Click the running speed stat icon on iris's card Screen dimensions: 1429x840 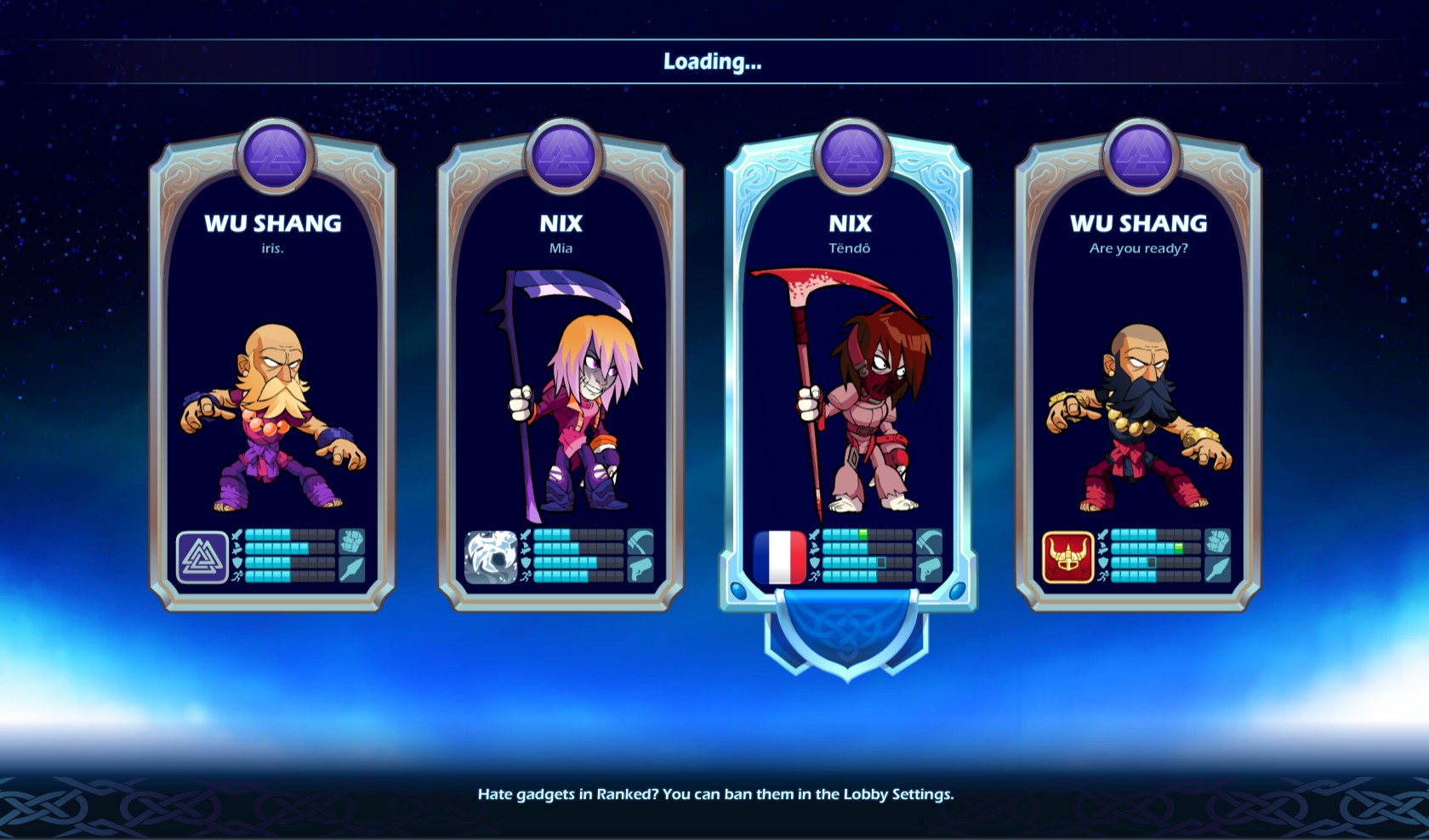pos(236,576)
